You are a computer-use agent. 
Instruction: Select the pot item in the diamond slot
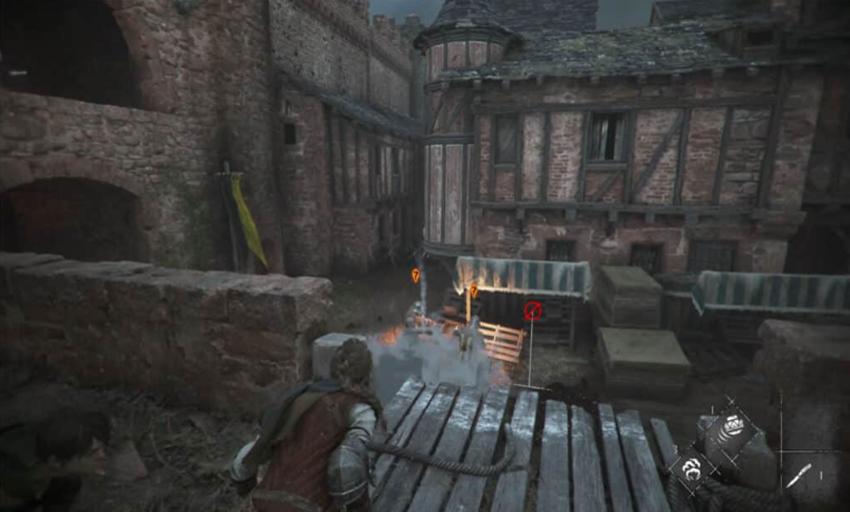734,425
